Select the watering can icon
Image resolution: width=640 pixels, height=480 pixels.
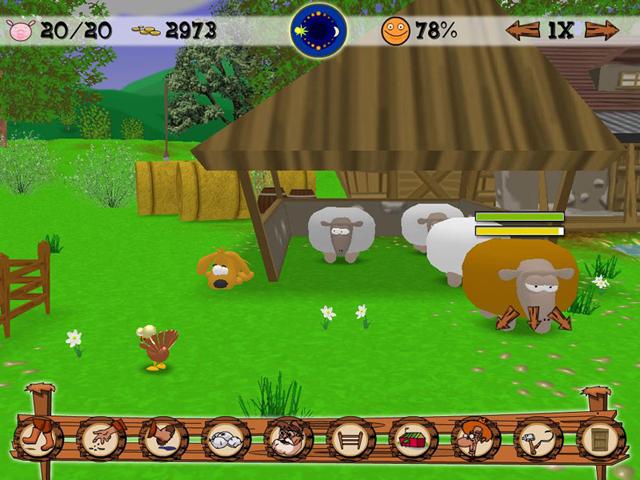[164, 438]
